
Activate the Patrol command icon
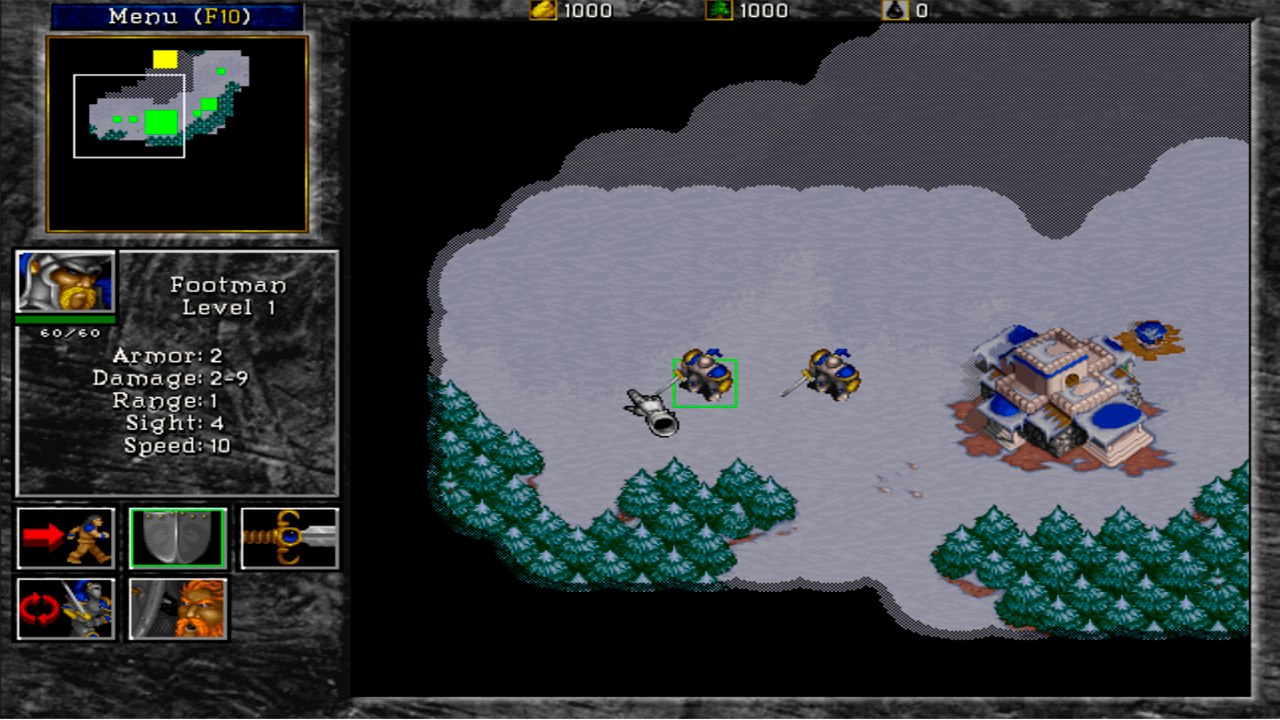tap(66, 608)
